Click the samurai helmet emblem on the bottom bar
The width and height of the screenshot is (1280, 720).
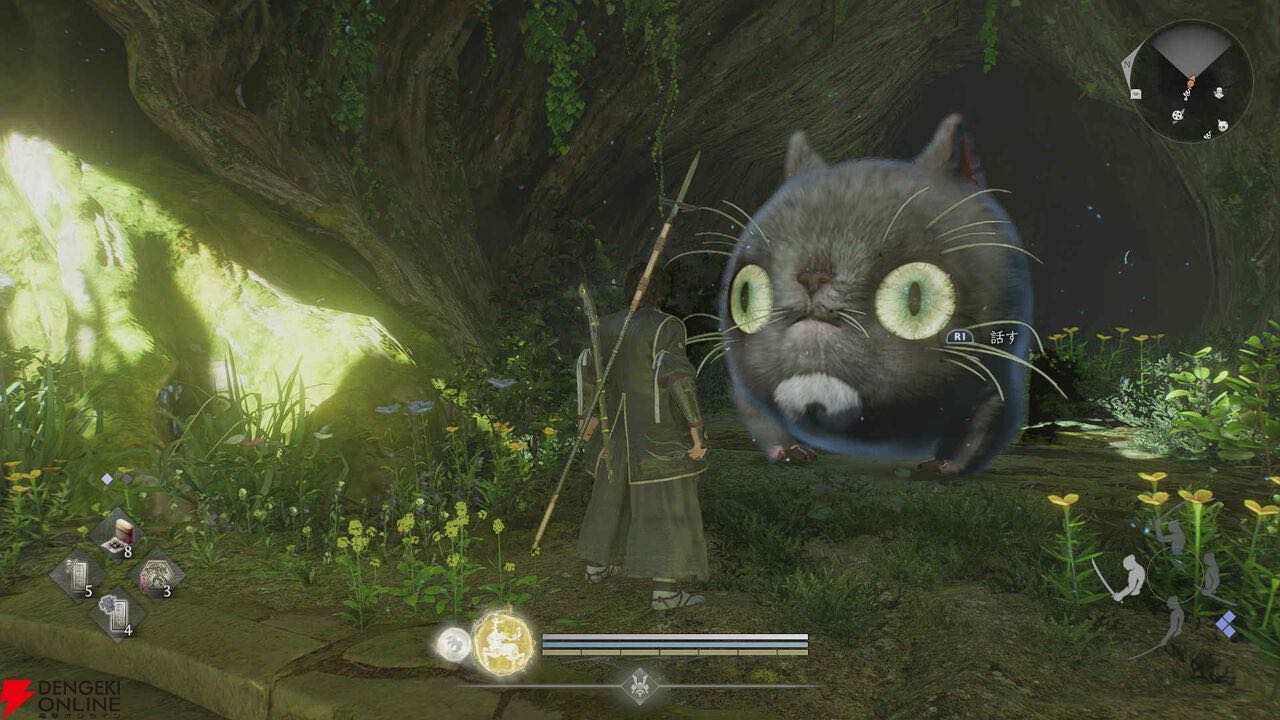tap(639, 686)
